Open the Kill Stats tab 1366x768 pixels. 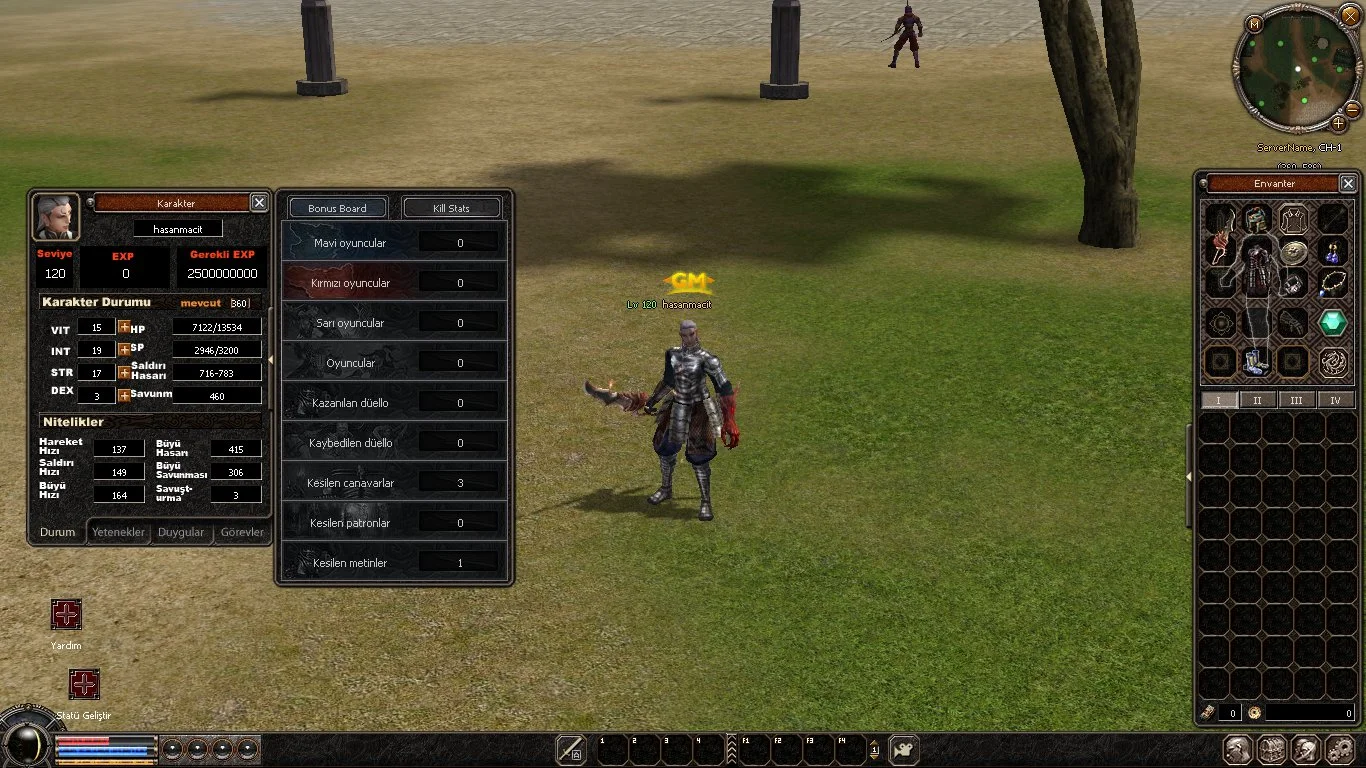coord(451,208)
